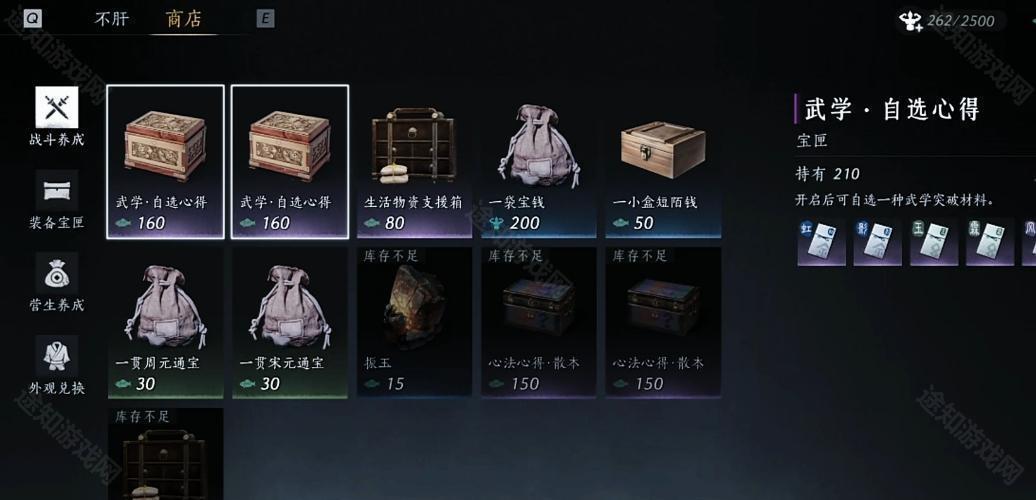Select the 一小盒短陌钱 wooden box

pos(663,161)
